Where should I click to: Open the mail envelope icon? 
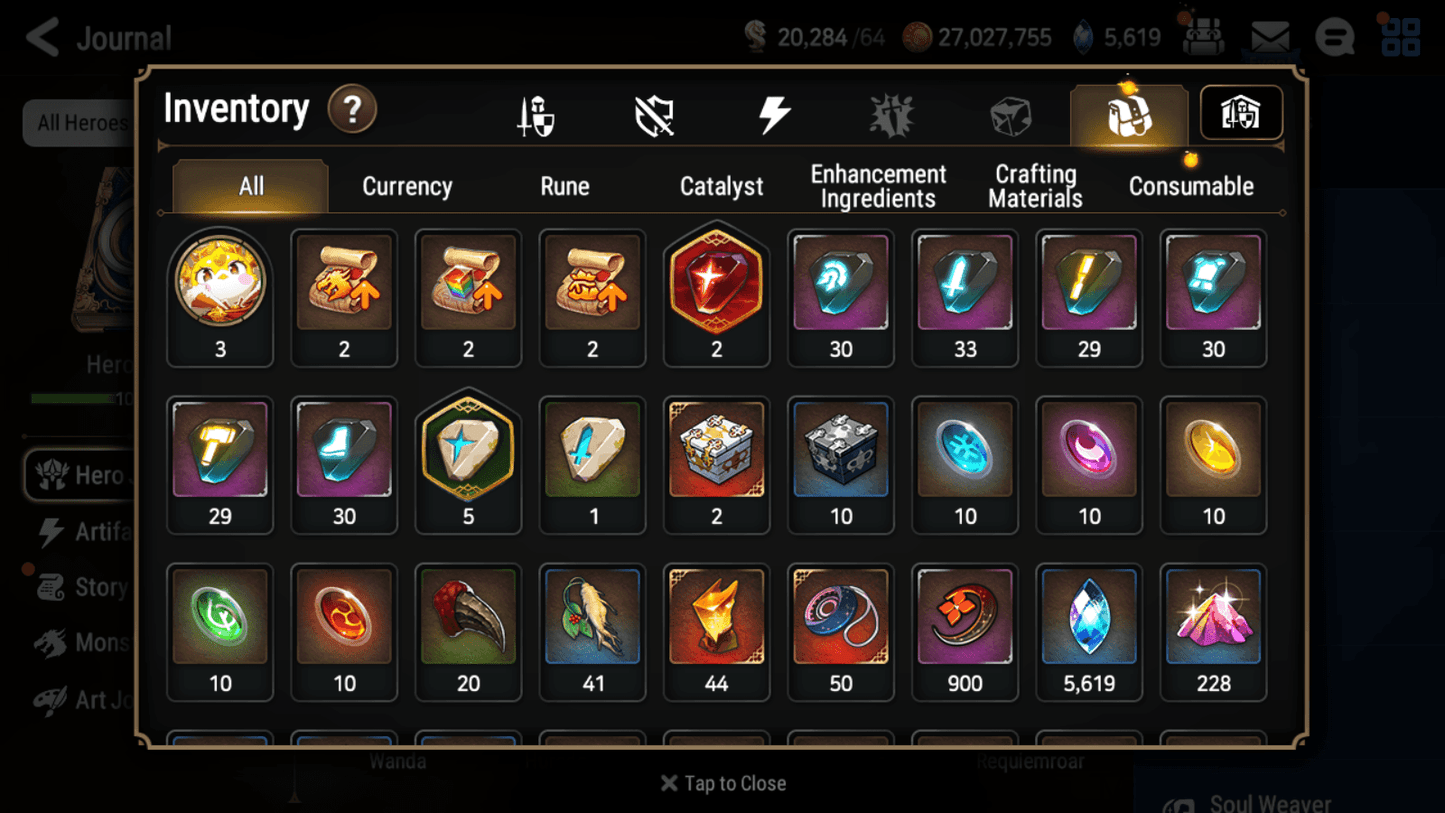coord(1268,37)
